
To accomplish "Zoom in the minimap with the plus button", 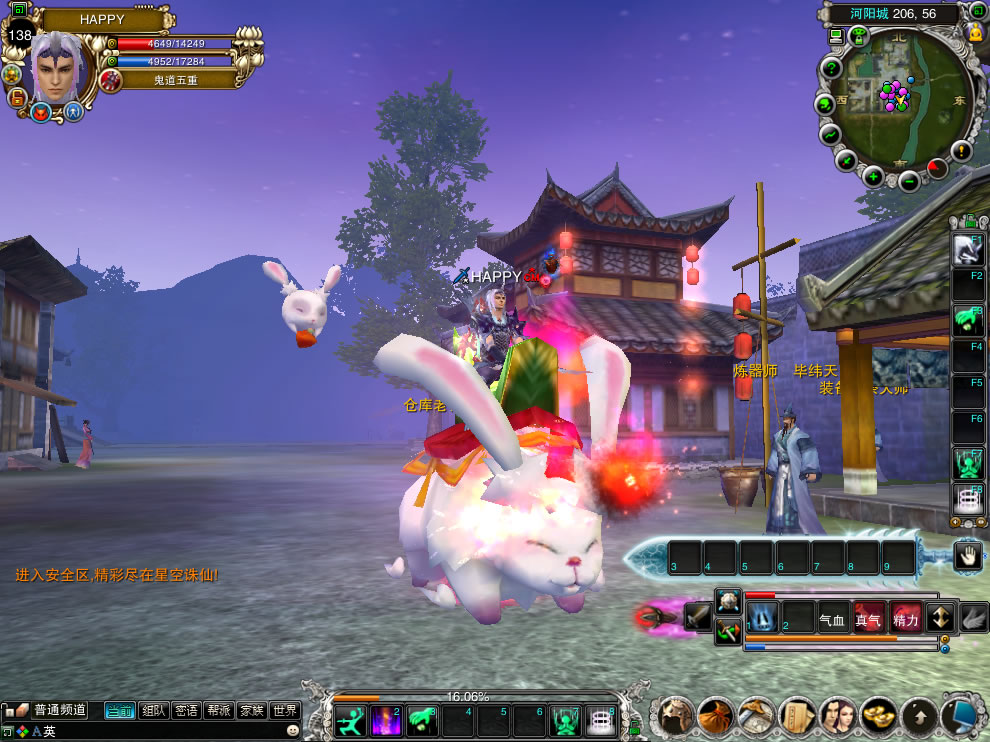I will 873,177.
